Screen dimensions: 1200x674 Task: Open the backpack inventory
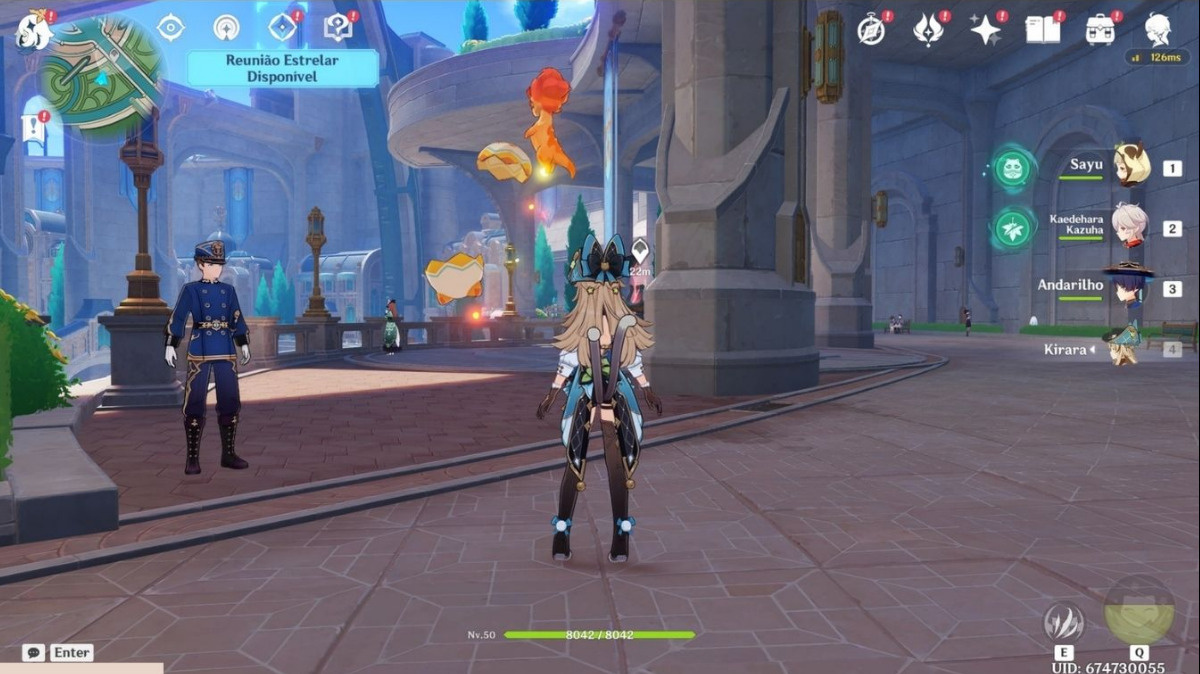(x=1101, y=30)
